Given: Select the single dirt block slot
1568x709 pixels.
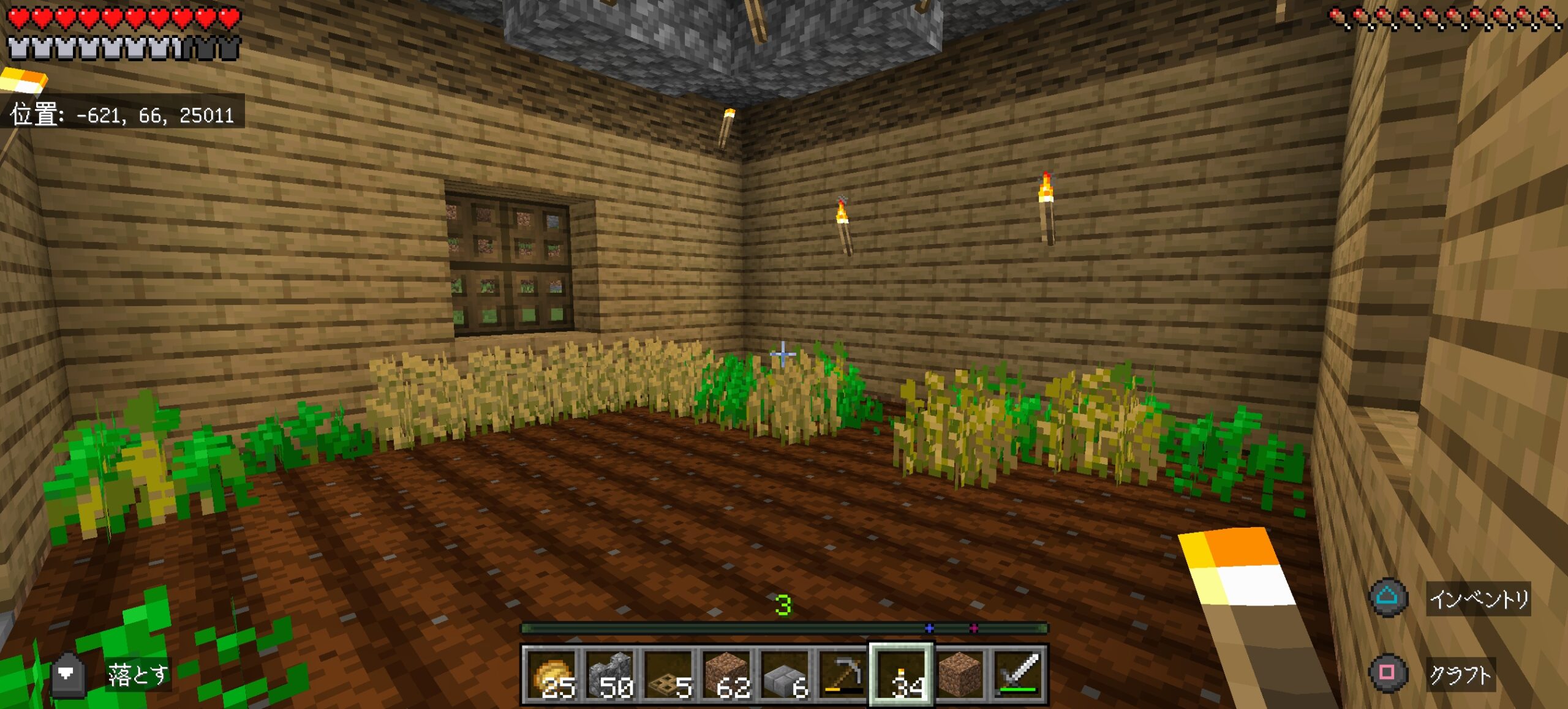Looking at the screenshot, I should point(959,674).
